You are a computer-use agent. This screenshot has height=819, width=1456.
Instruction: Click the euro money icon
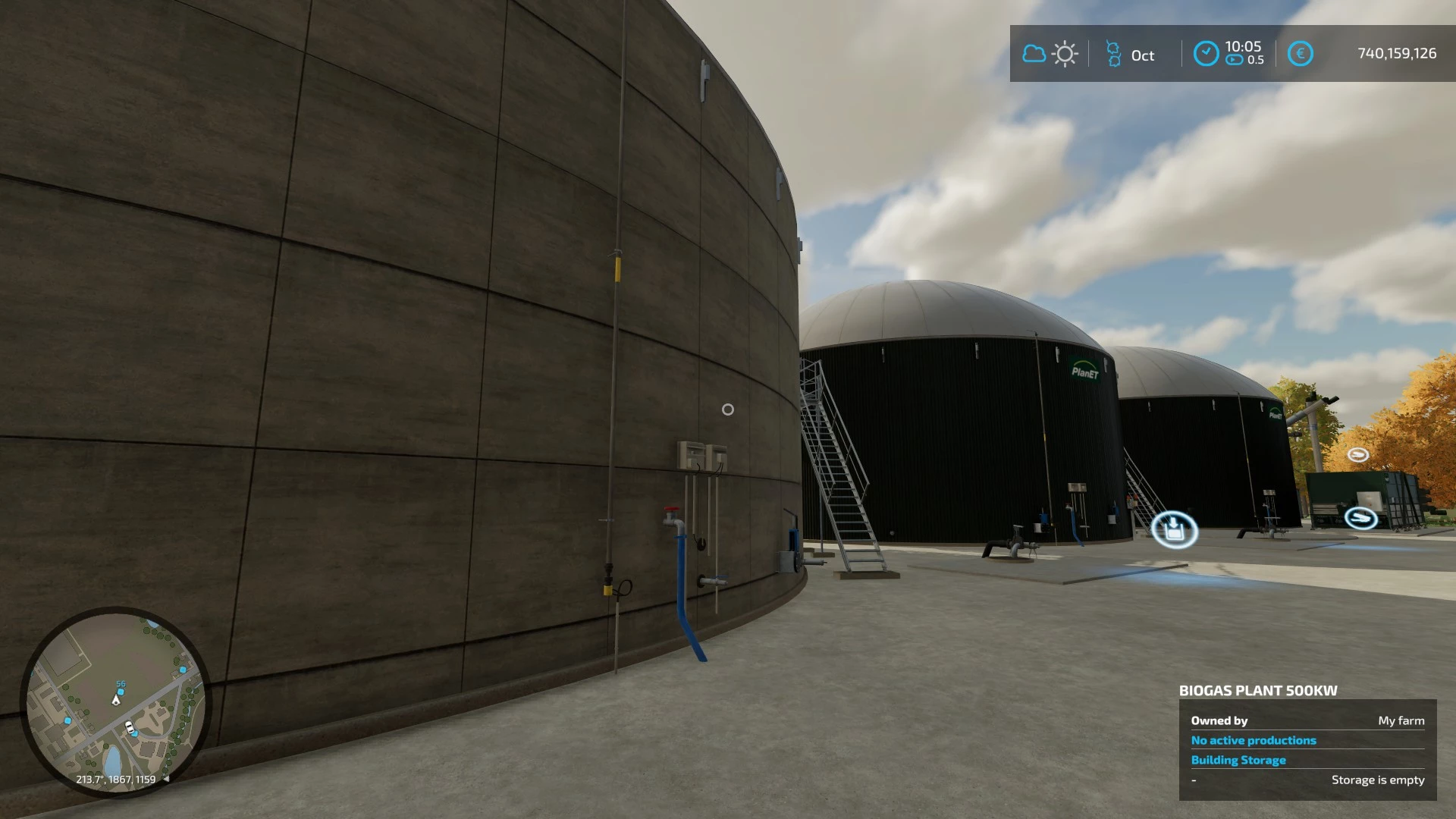coord(1300,54)
